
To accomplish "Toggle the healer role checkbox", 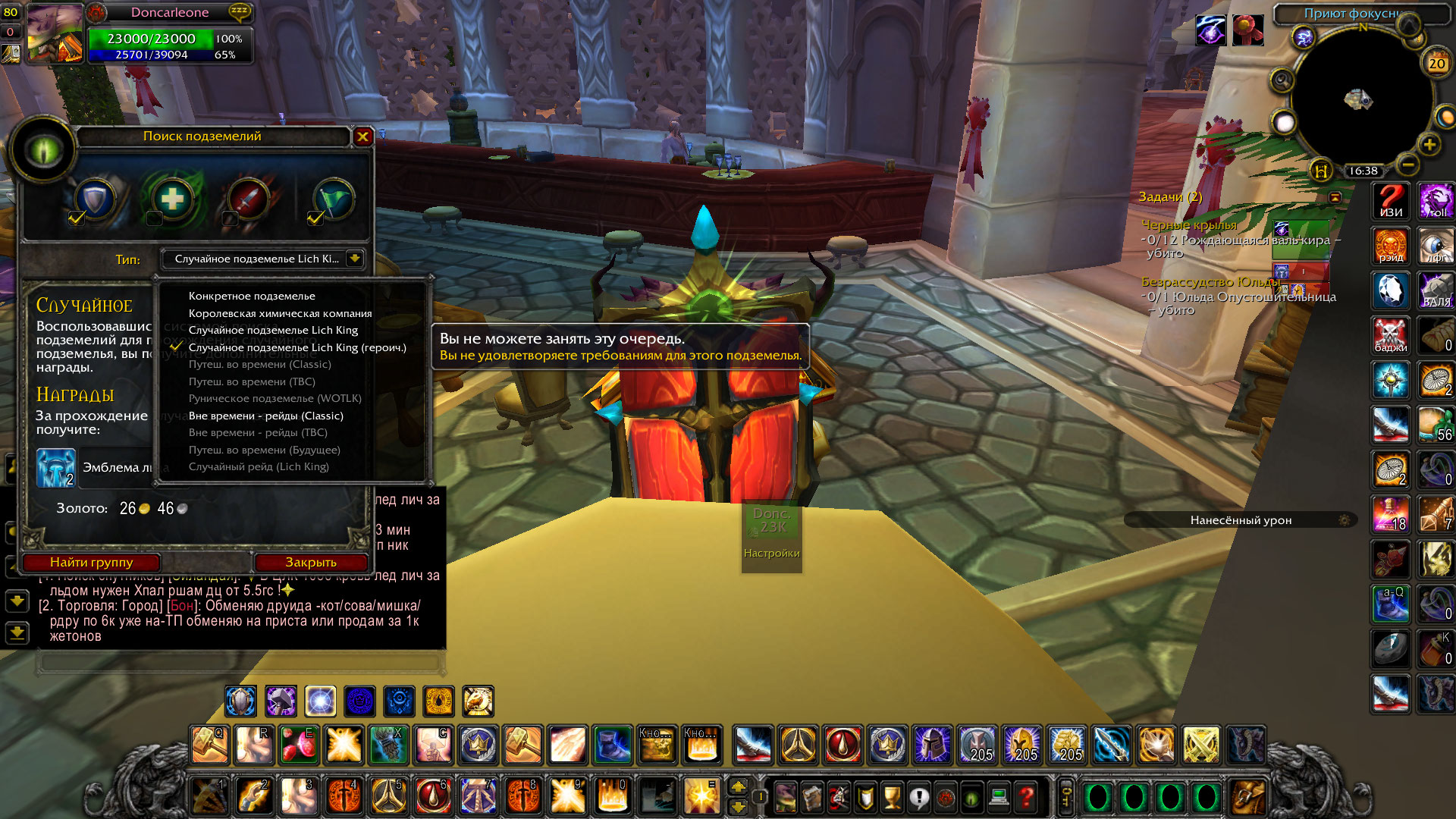I will (x=154, y=218).
